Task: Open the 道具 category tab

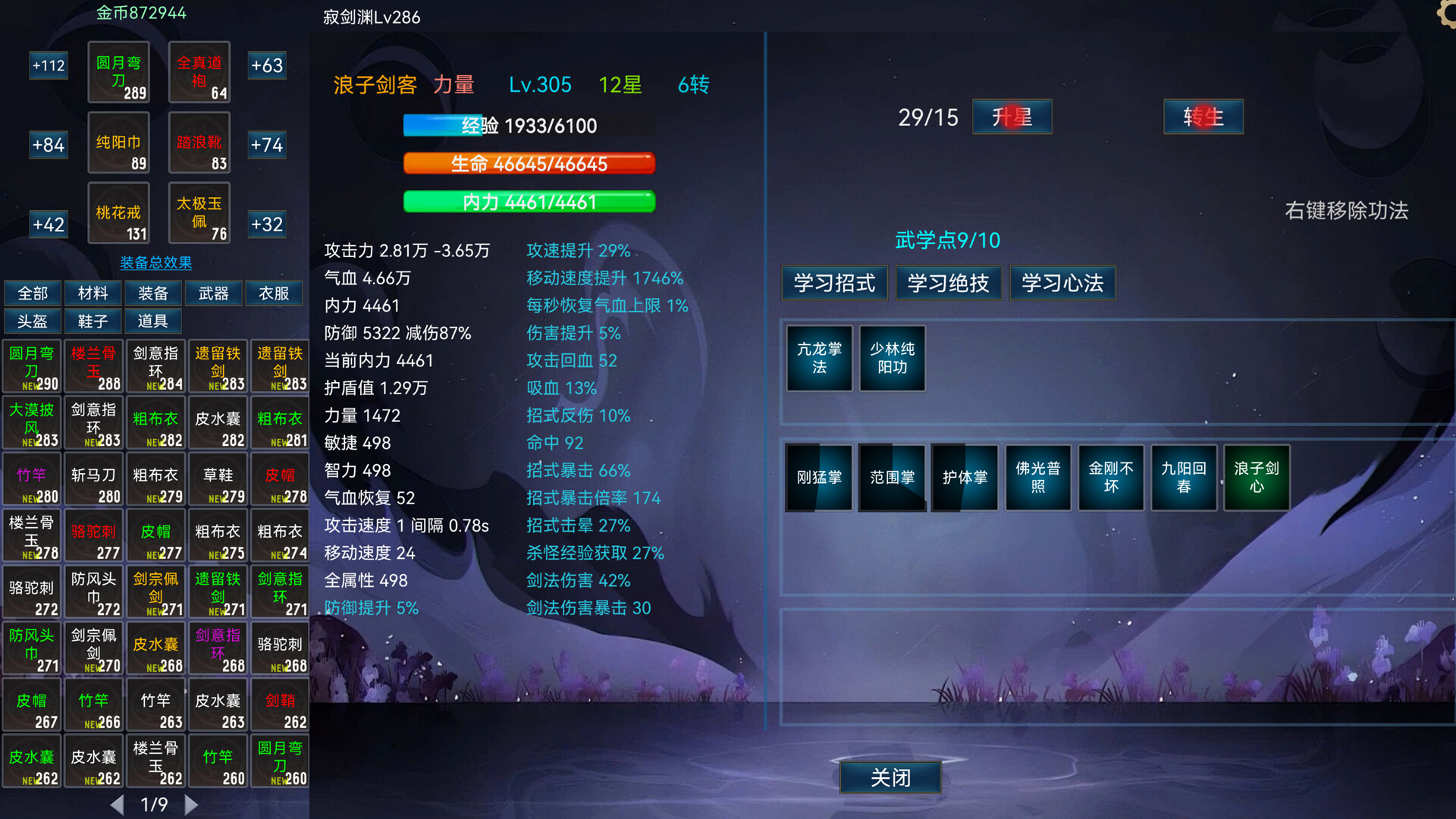Action: (x=153, y=321)
